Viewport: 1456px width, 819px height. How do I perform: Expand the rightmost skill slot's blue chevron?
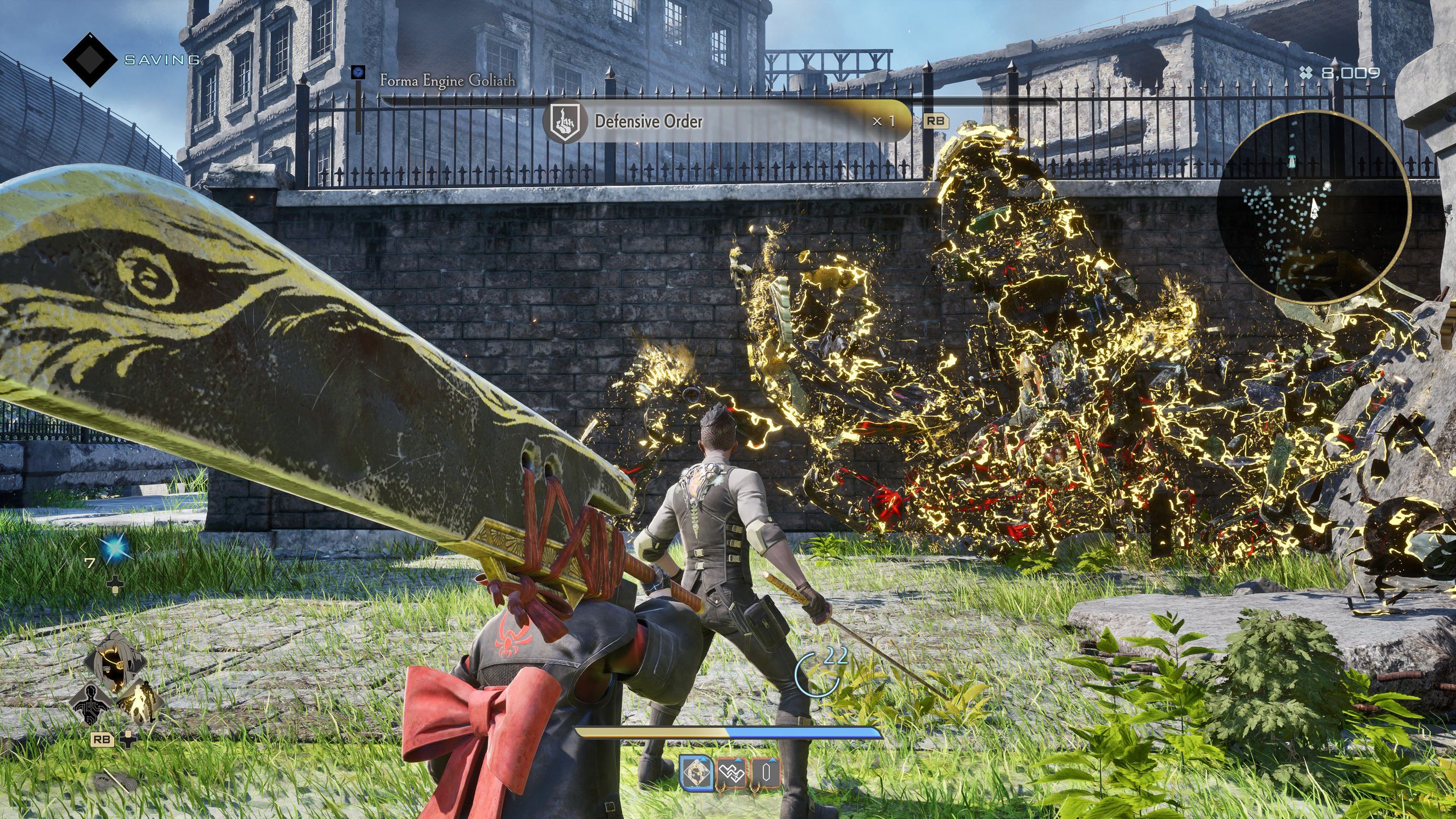772,760
